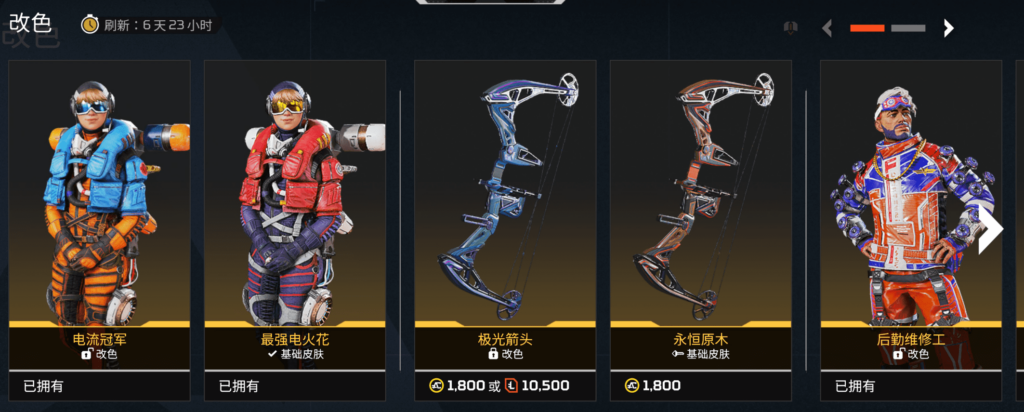
Task: Pick the 后勤维修工 skin card
Action: pos(910,200)
